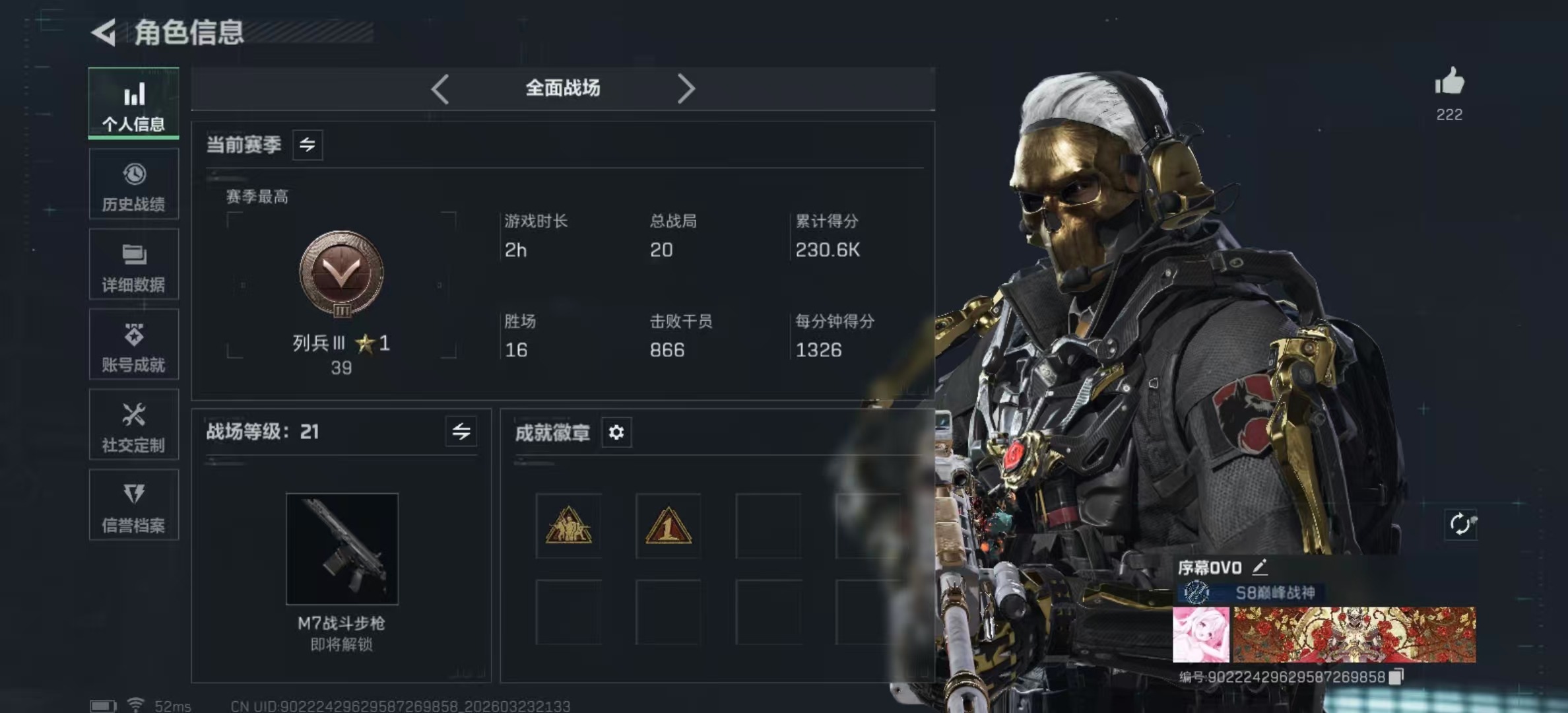View the 信誉档案 tab
The height and width of the screenshot is (713, 1568).
134,506
